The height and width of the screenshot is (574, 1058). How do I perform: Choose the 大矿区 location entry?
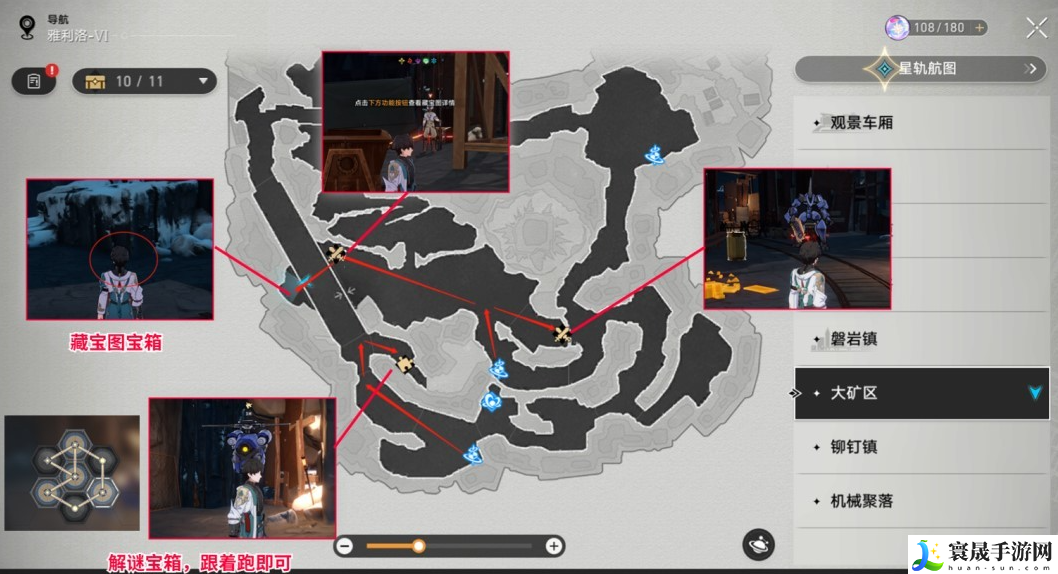pyautogui.click(x=921, y=393)
